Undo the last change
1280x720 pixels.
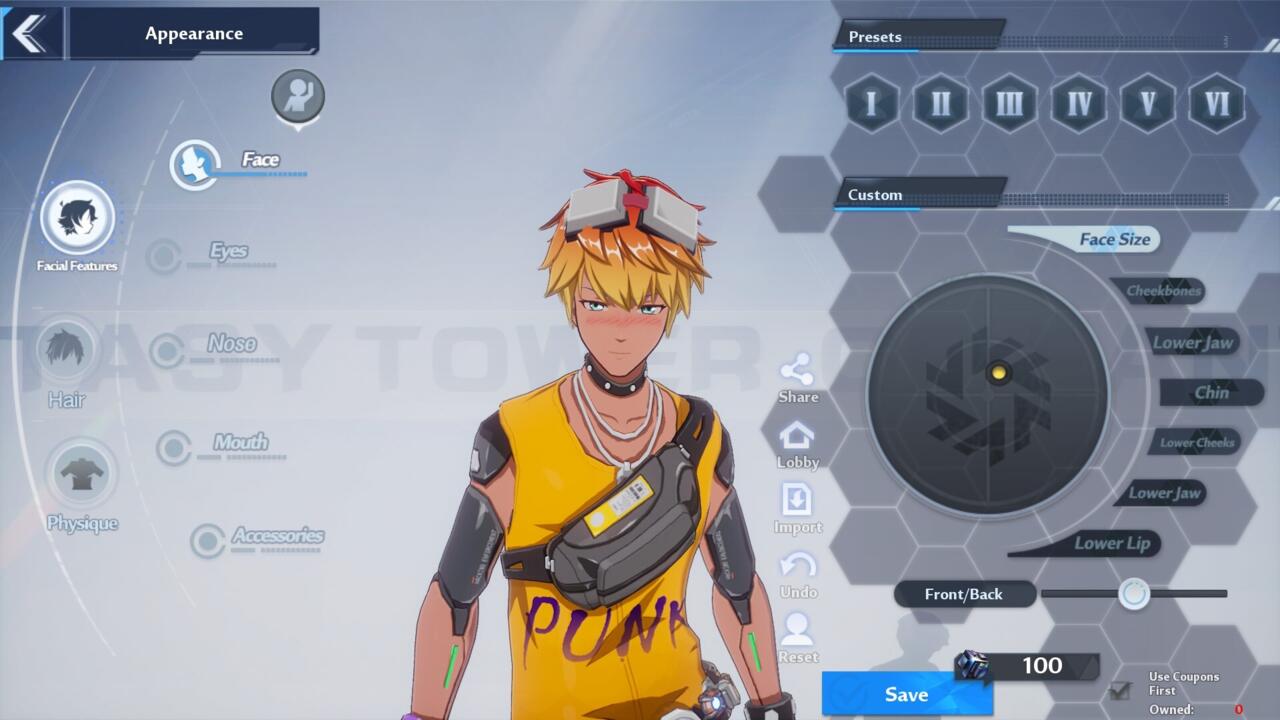[798, 573]
